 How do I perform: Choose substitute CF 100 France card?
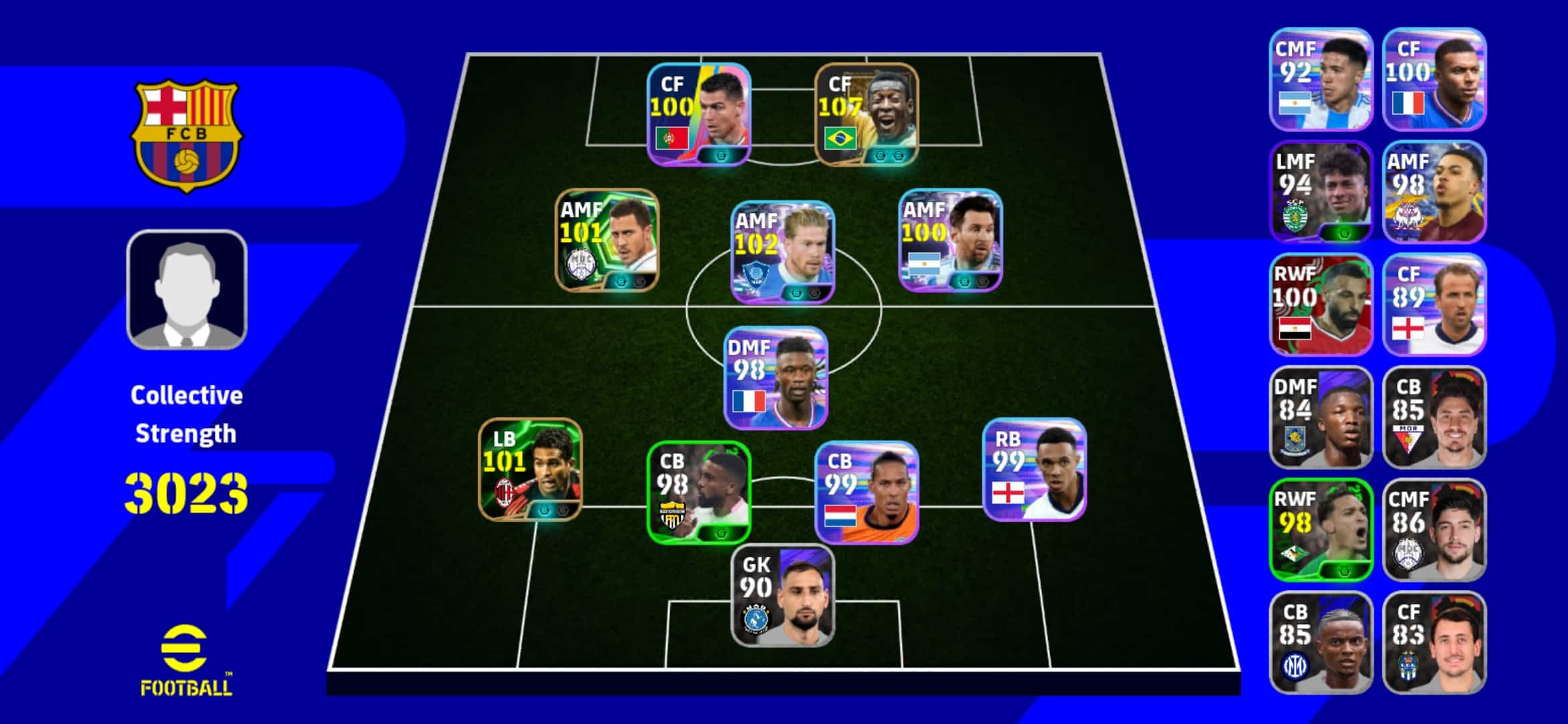click(x=1434, y=79)
